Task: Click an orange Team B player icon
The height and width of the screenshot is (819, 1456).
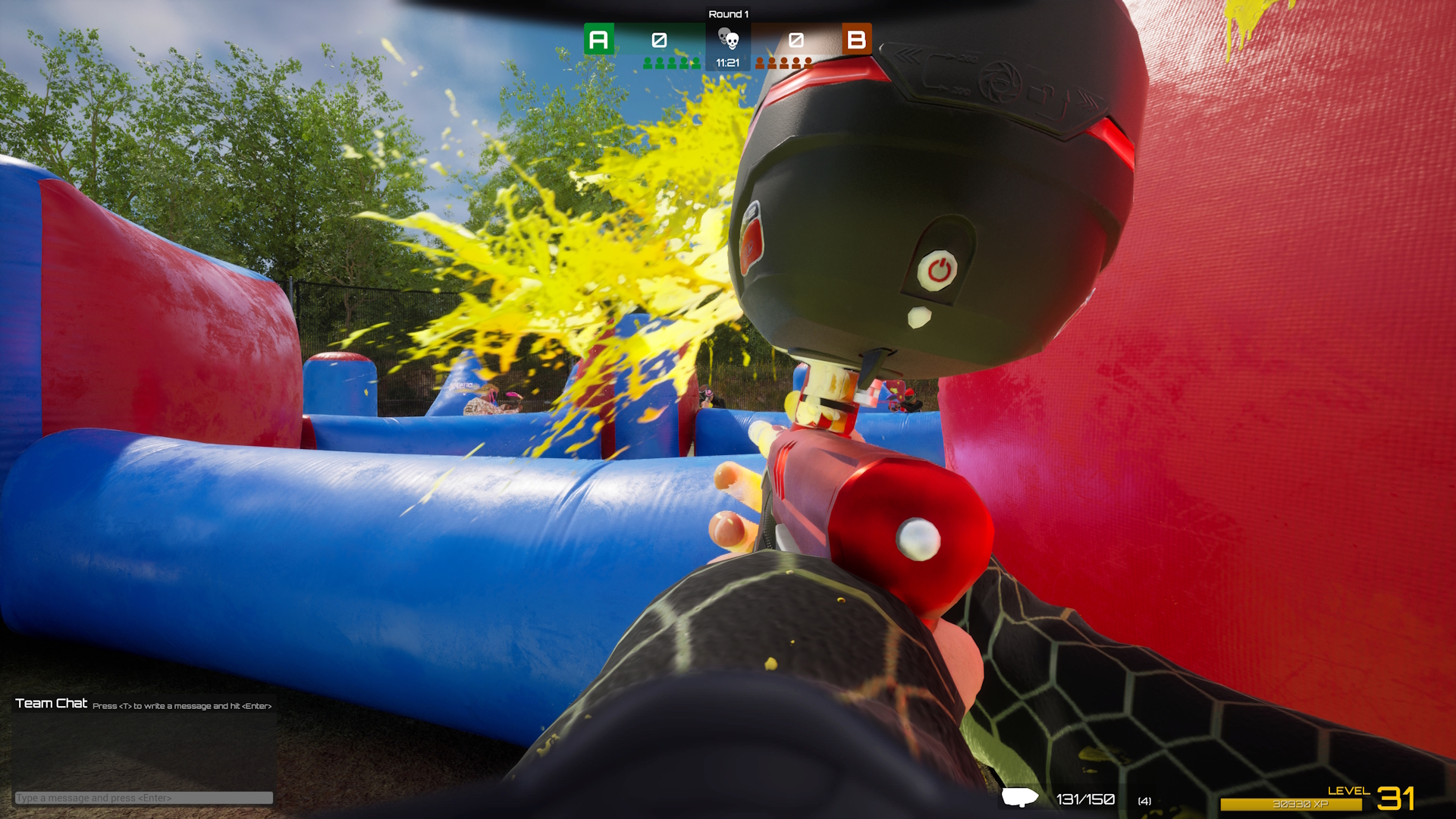Action: pyautogui.click(x=784, y=64)
